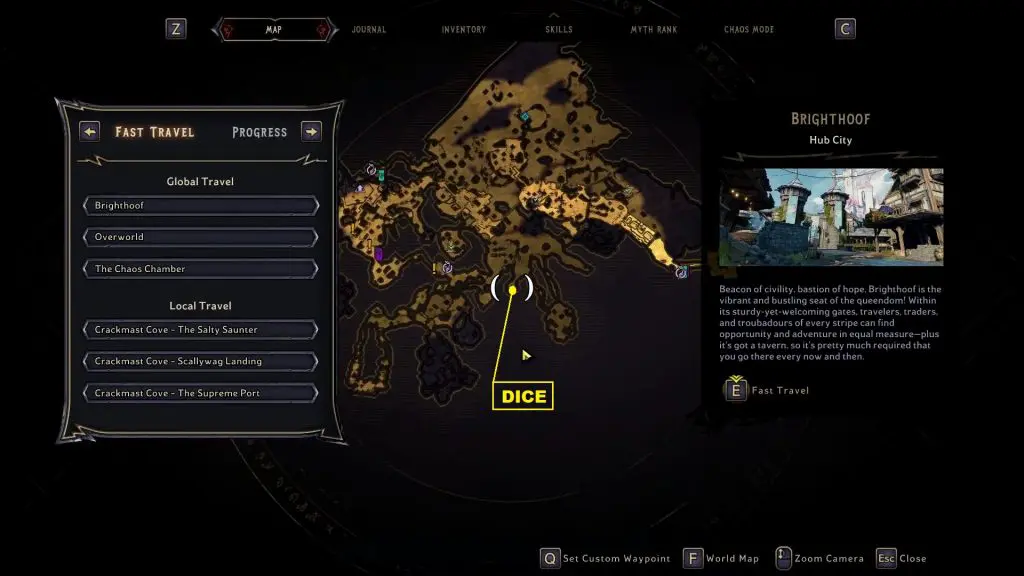Show the Skills tab

[x=559, y=30]
